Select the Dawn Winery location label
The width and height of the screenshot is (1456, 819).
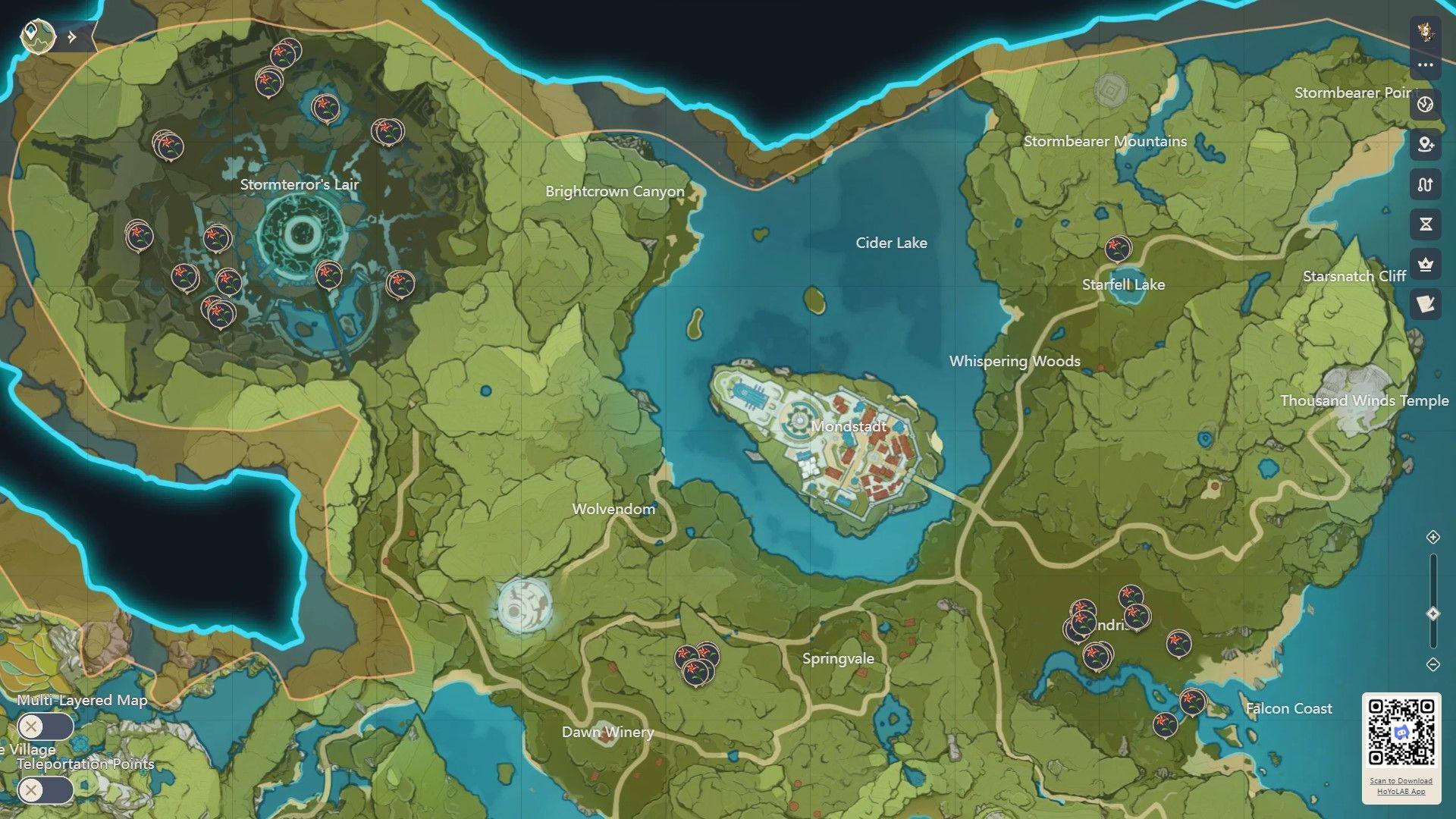[607, 732]
